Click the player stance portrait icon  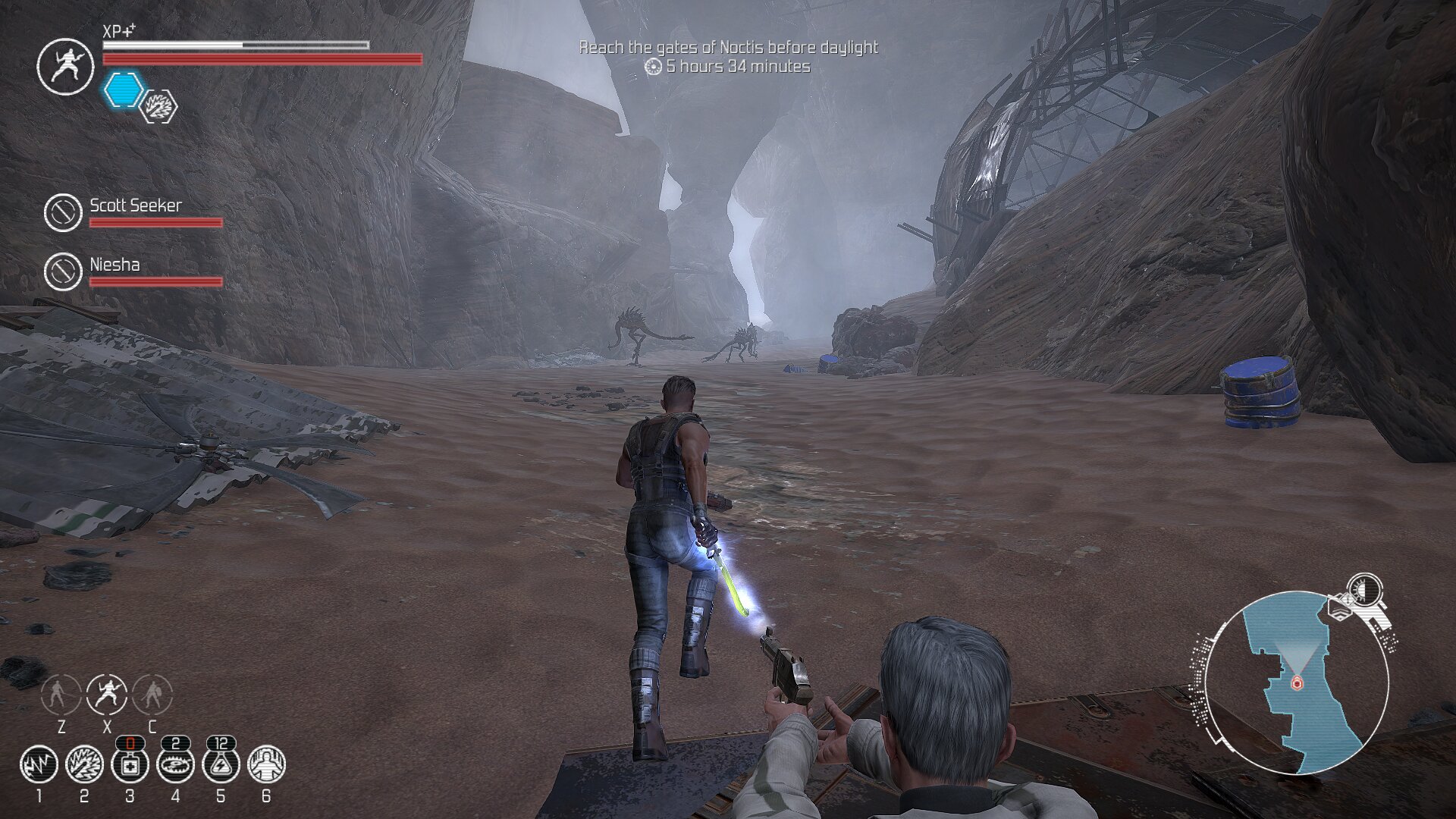(x=65, y=67)
